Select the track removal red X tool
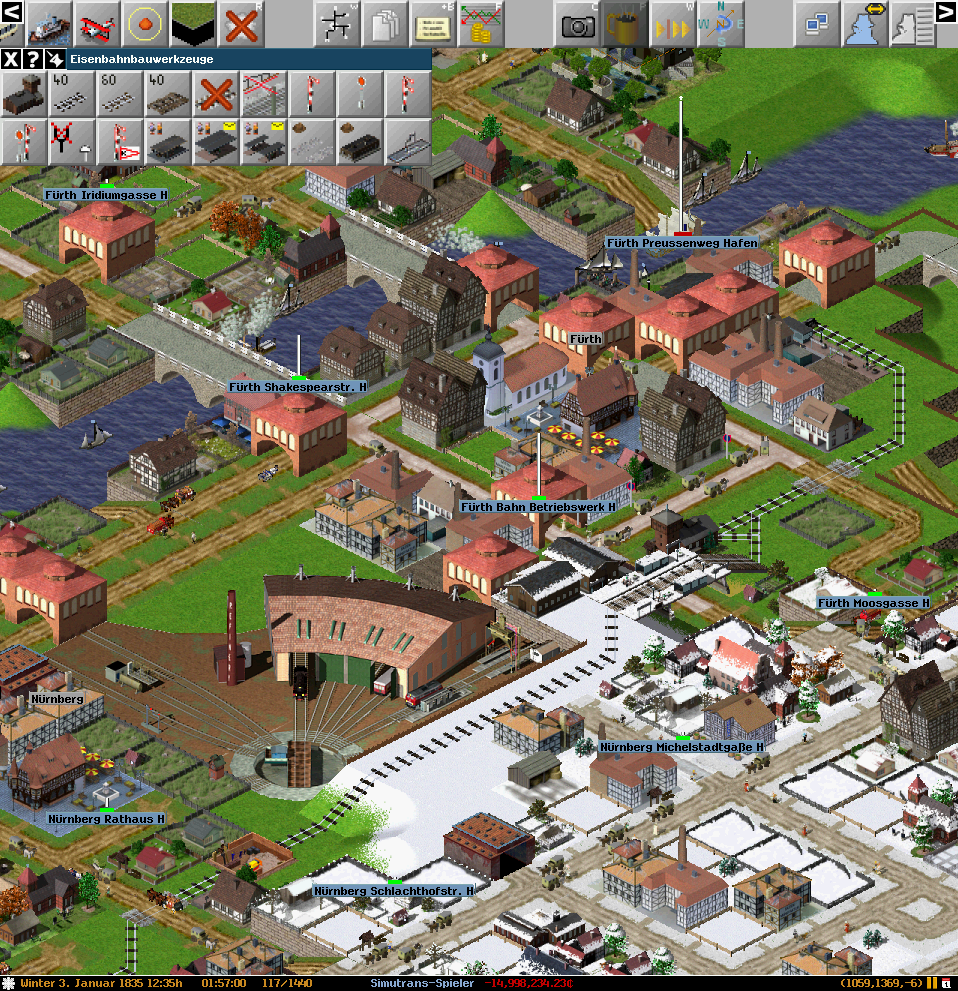The height and width of the screenshot is (991, 958). tap(216, 95)
